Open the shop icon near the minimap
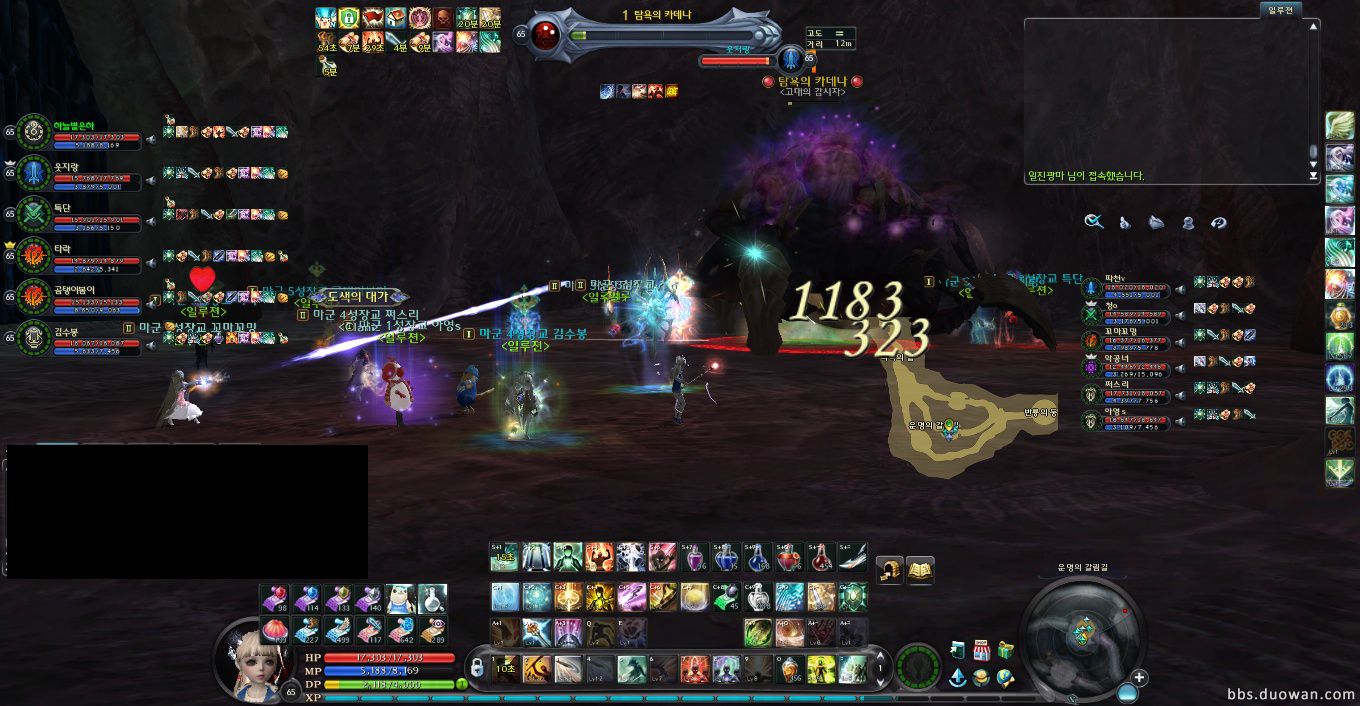Screen dimensions: 1360x706 (x=981, y=650)
